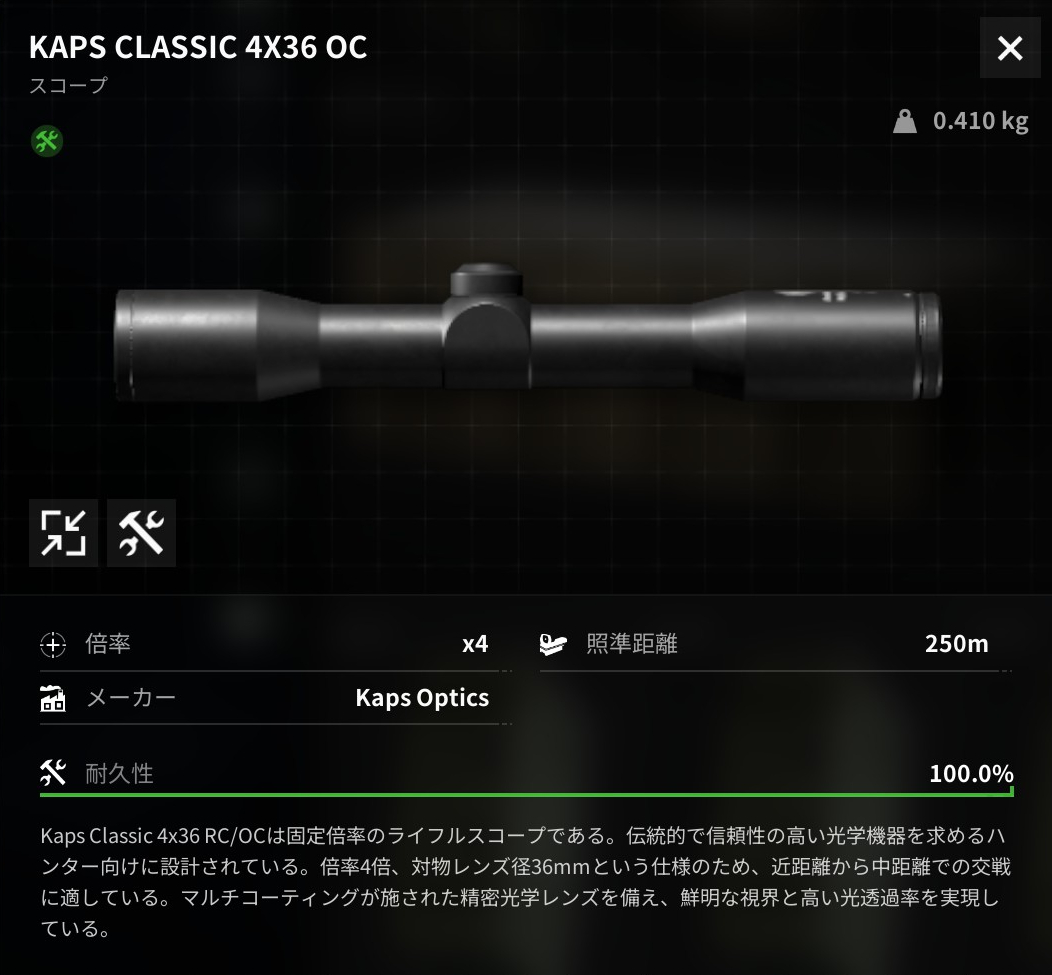
Task: Click the collapse arrows button
Action: tap(64, 532)
